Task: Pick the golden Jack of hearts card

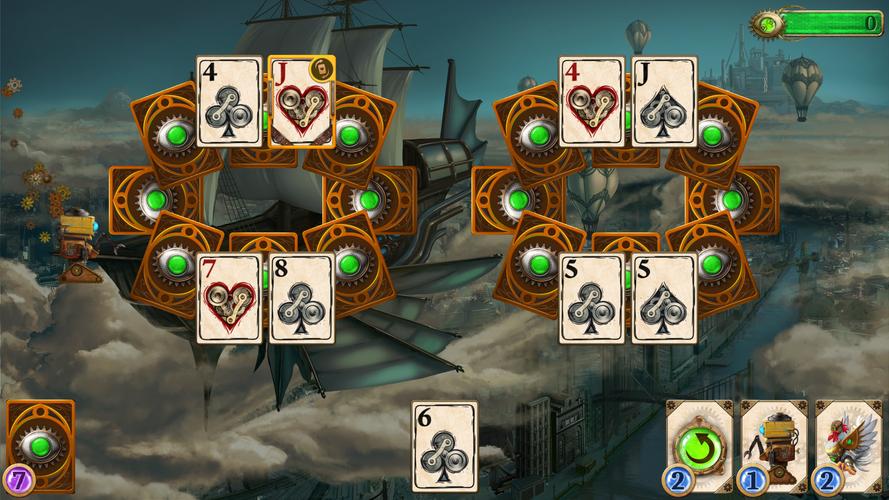Action: coord(302,101)
